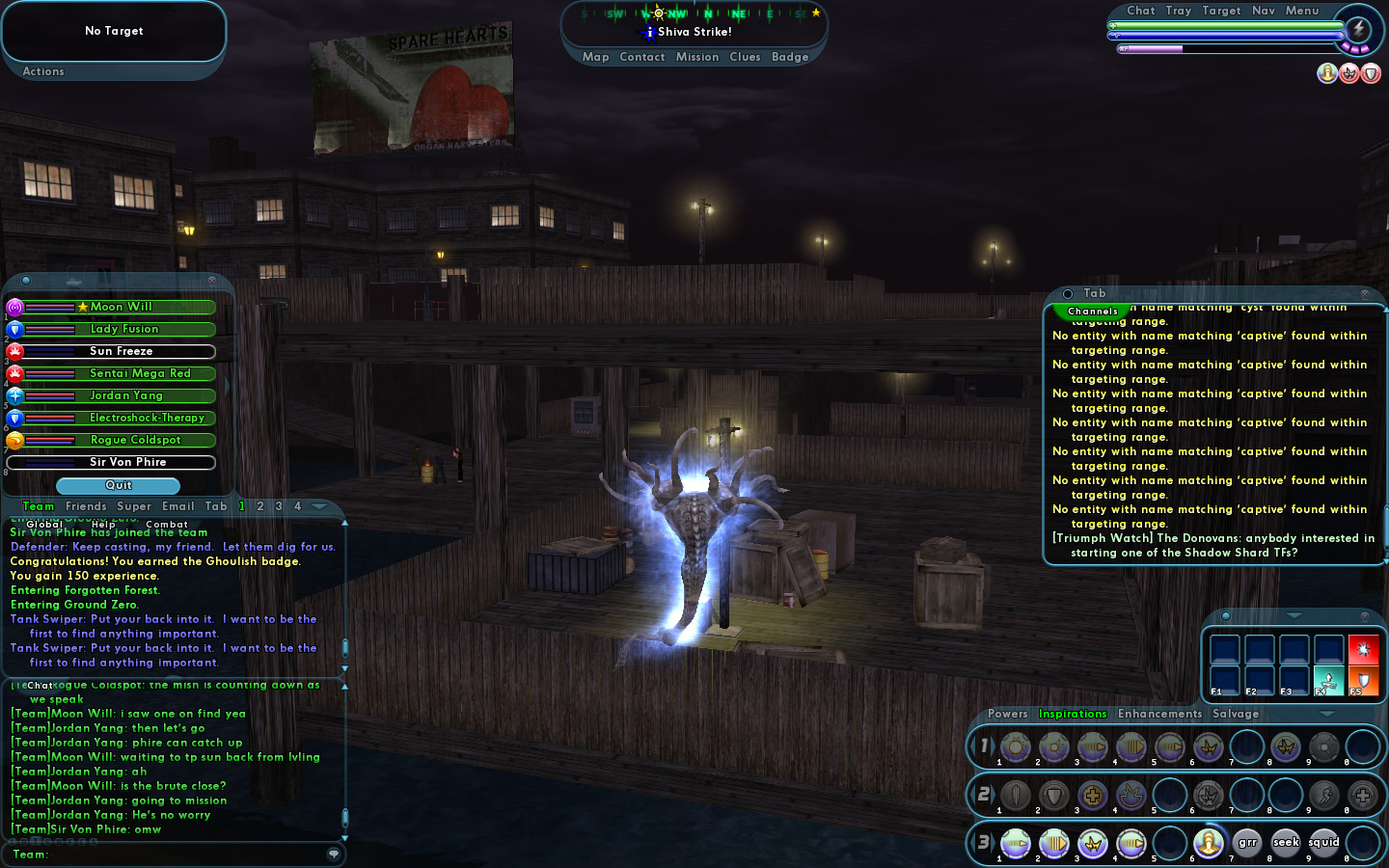1389x868 pixels.
Task: Switch to the Super group tab
Action: point(134,506)
